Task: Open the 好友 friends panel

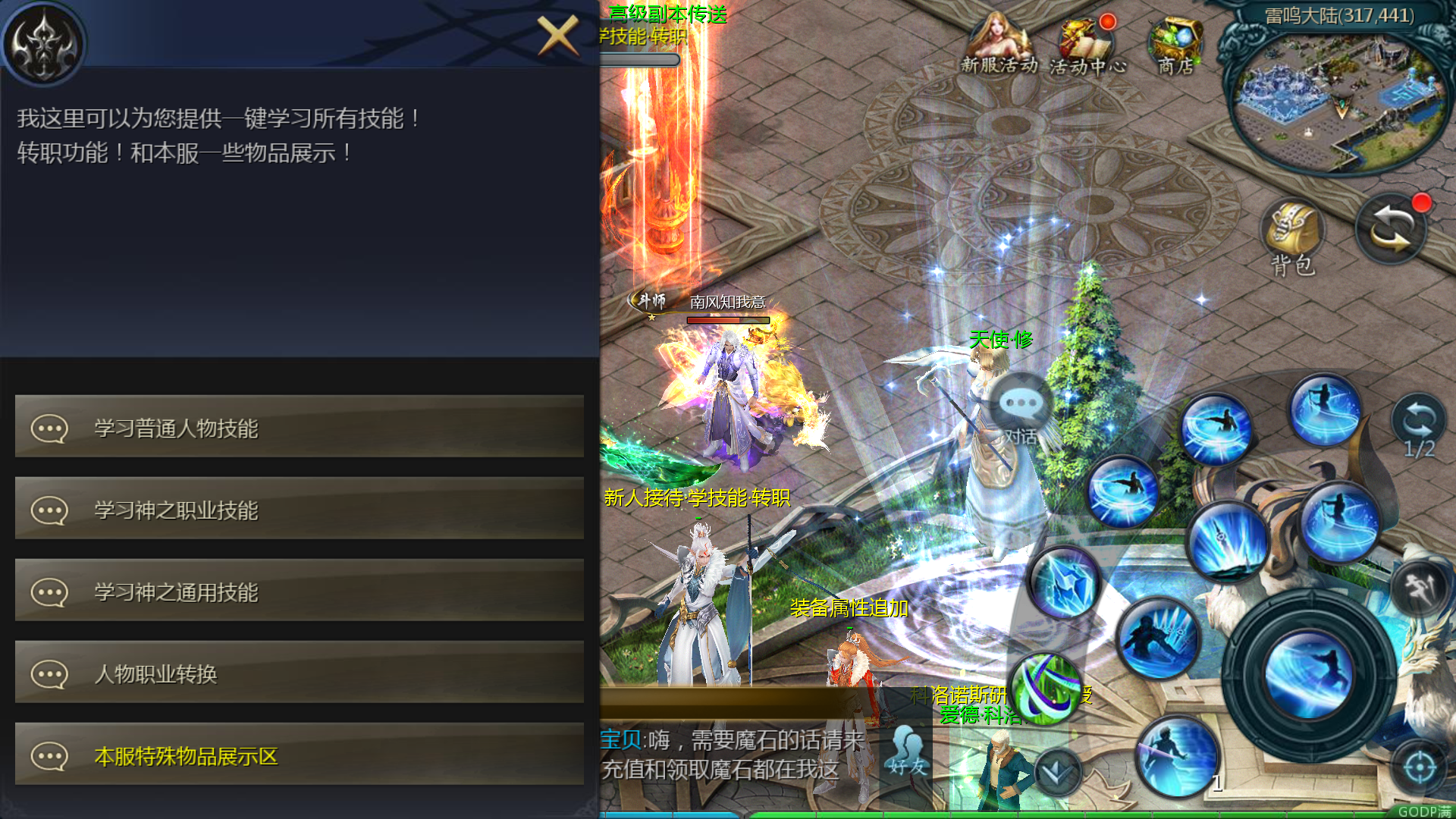Action: (904, 747)
